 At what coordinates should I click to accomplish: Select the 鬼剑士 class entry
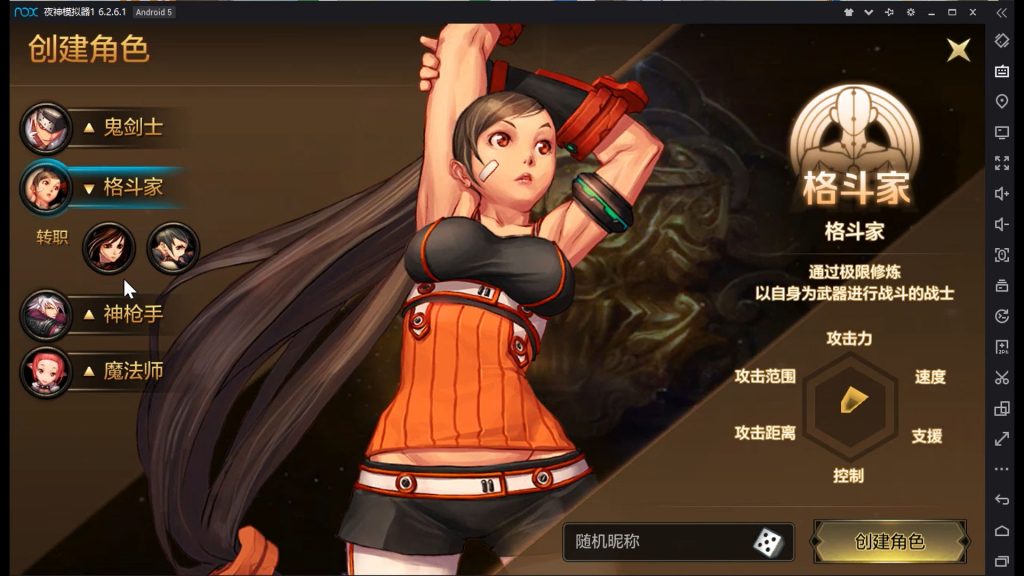click(x=120, y=127)
